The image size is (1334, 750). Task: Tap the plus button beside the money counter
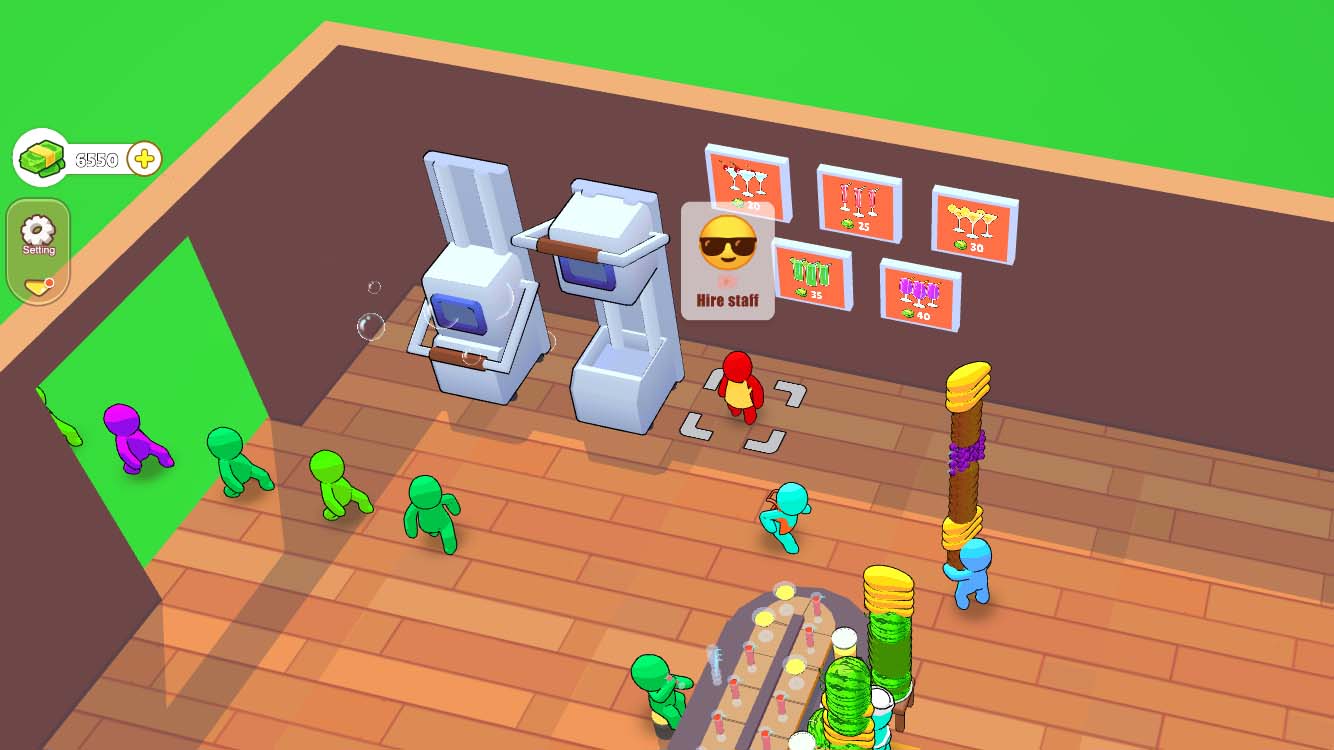tap(143, 157)
